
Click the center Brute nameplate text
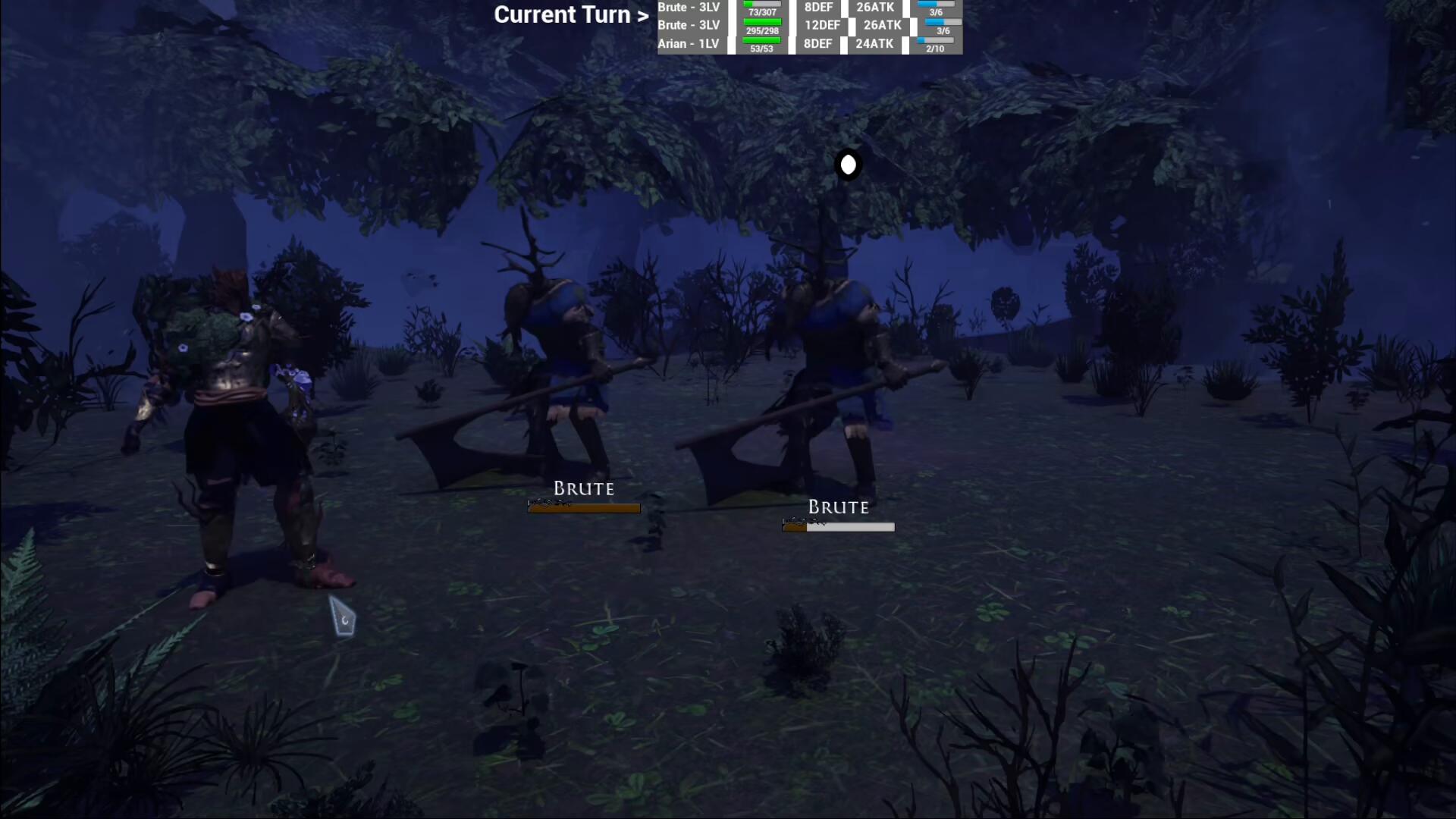point(583,488)
